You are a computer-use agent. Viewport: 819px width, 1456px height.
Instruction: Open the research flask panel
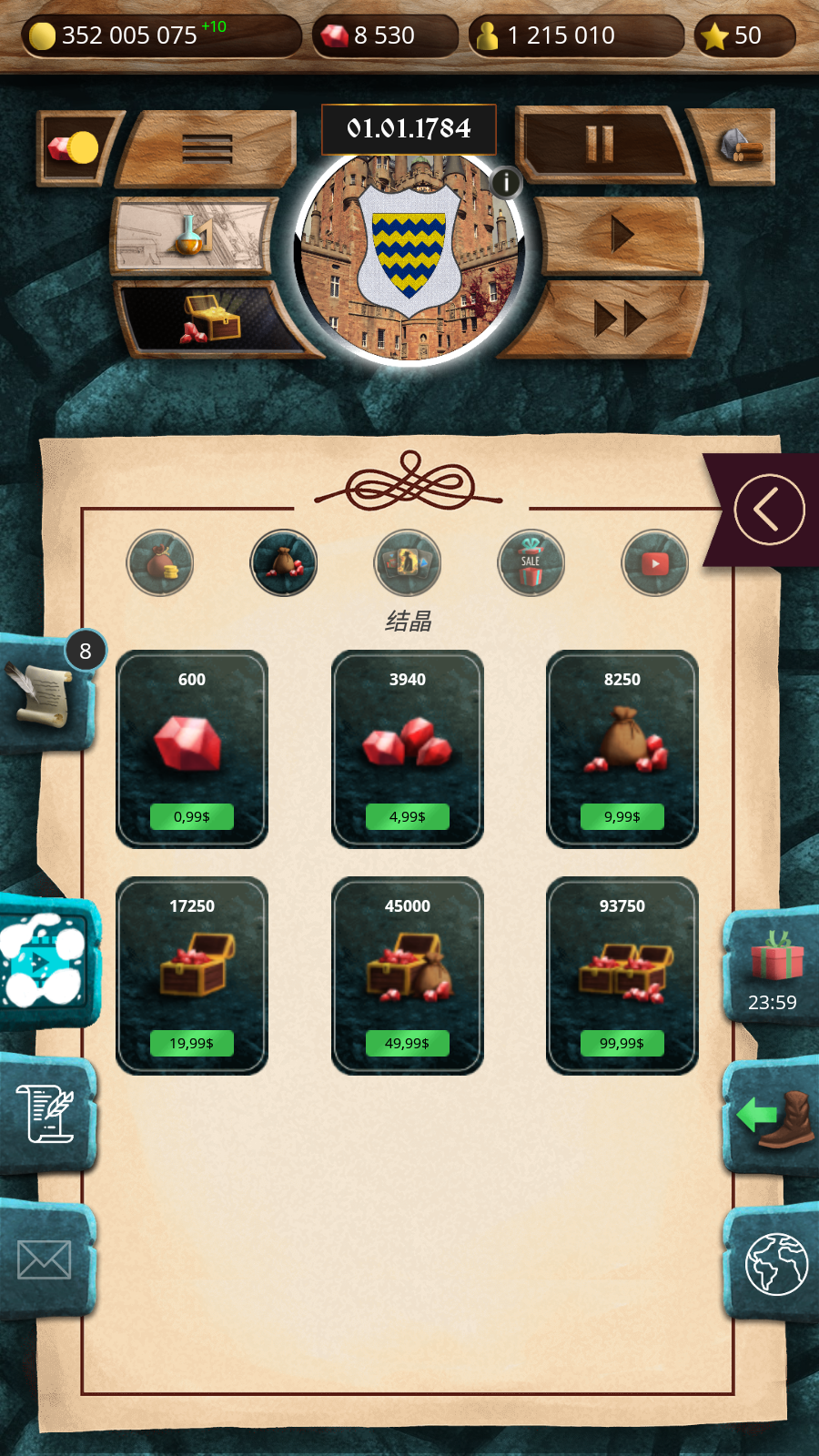click(x=193, y=235)
